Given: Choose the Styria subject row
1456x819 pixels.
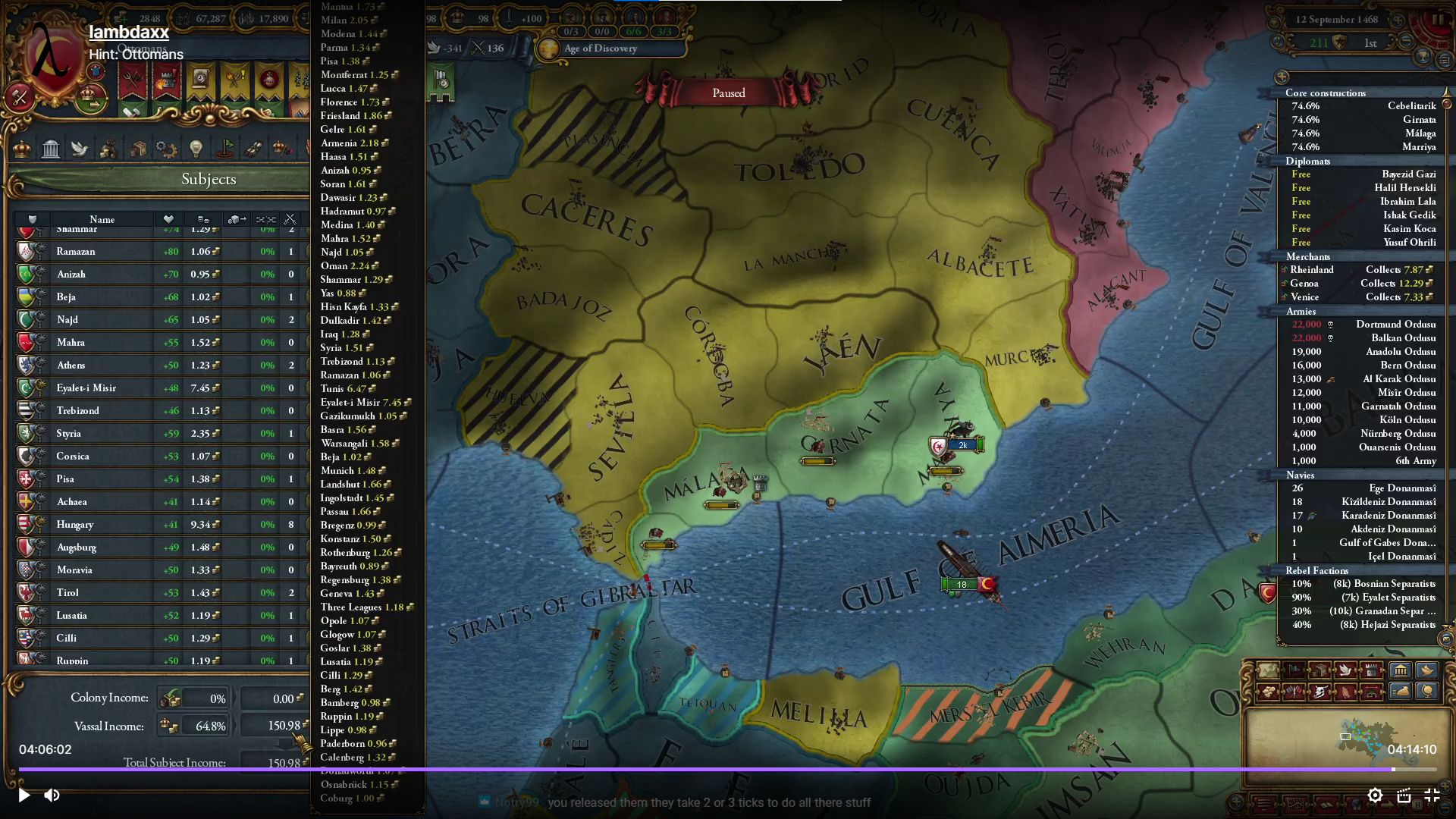Looking at the screenshot, I should 68,433.
